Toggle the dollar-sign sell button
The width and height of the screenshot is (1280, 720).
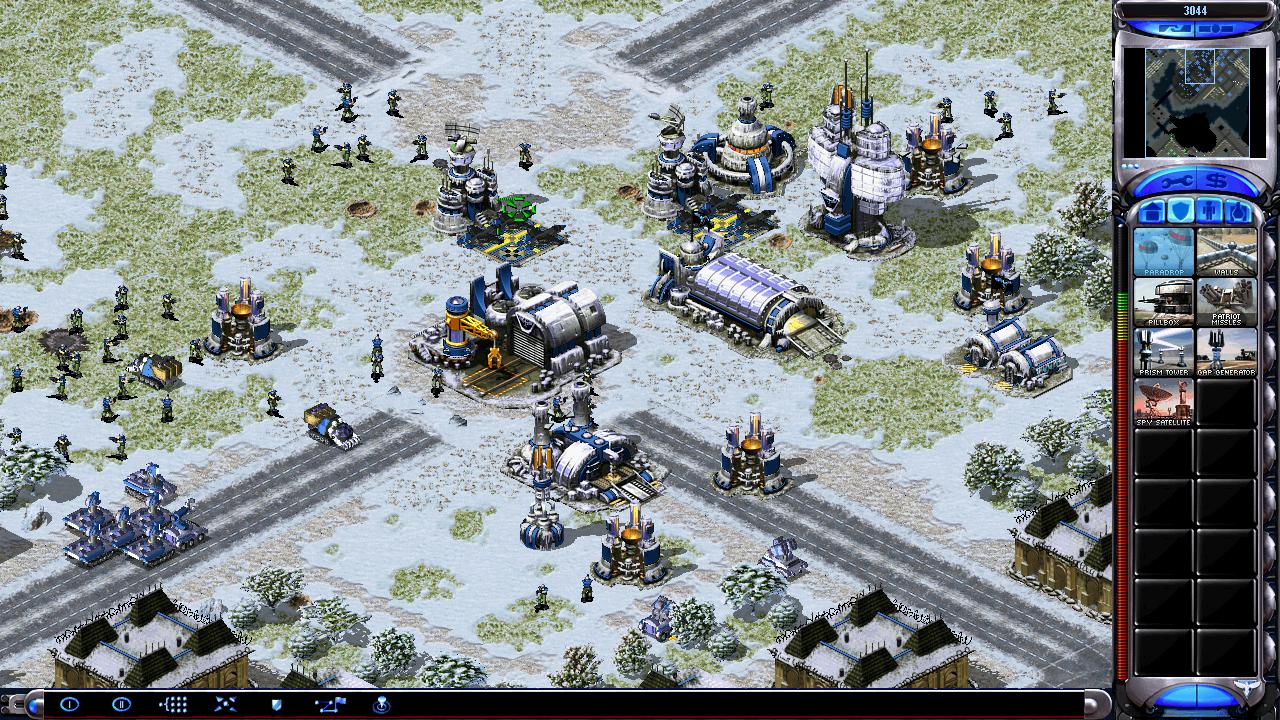pos(1219,182)
